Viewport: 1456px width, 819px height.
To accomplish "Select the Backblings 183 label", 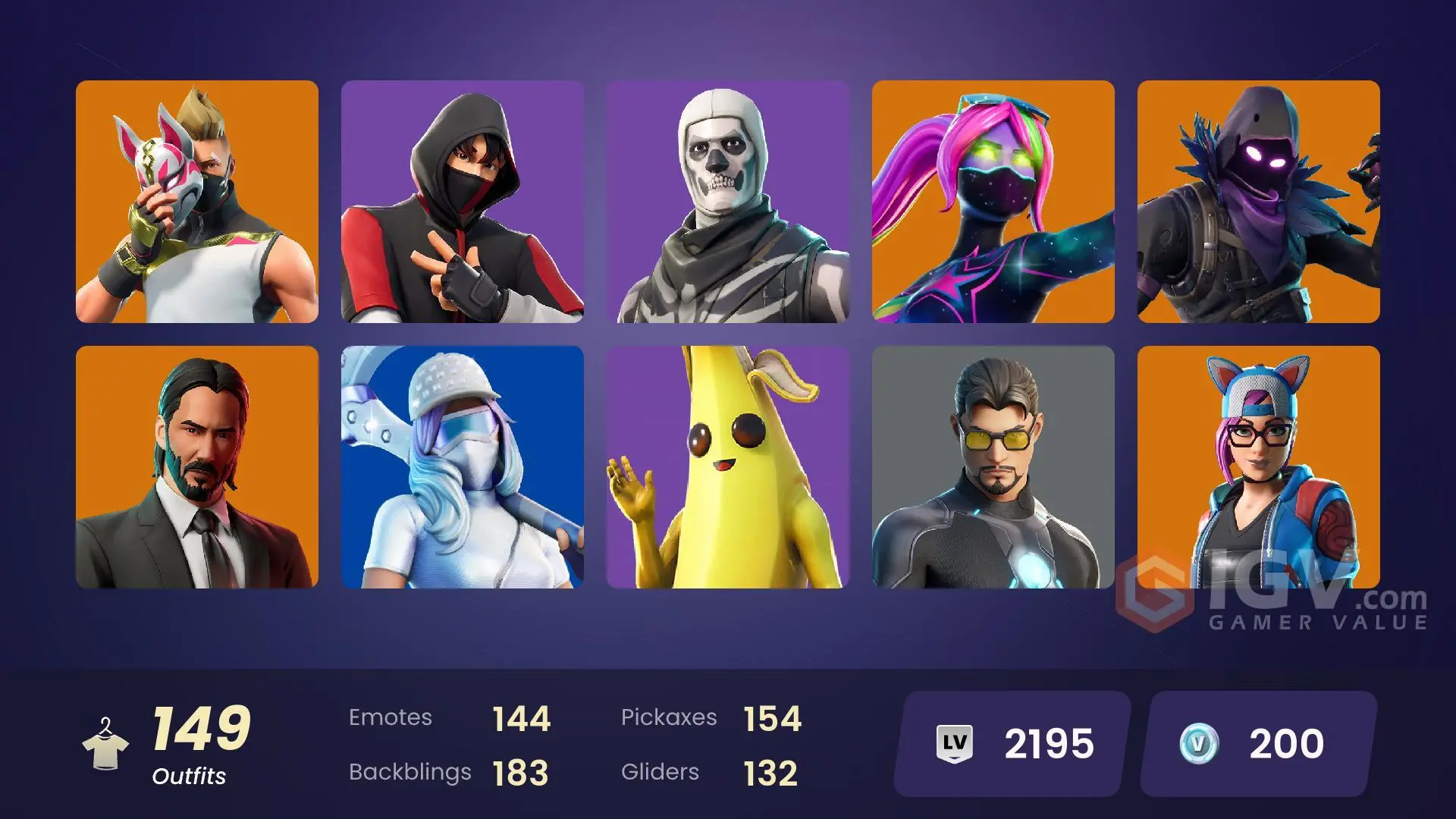I will point(410,772).
